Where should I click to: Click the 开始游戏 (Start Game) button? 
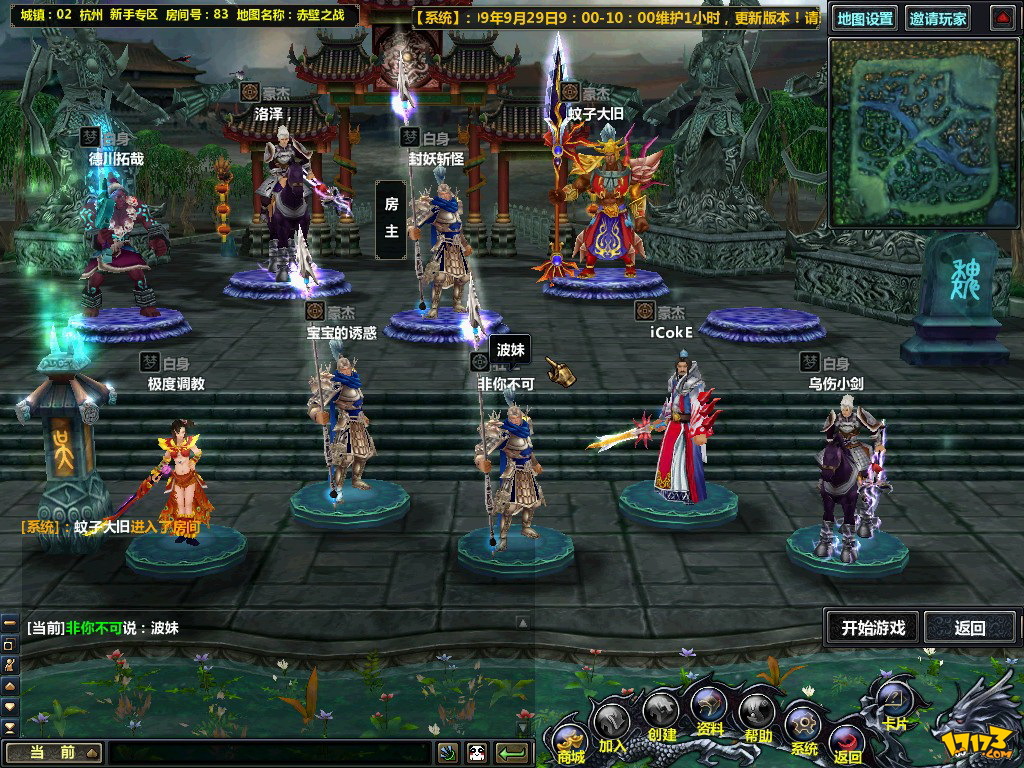coord(872,628)
